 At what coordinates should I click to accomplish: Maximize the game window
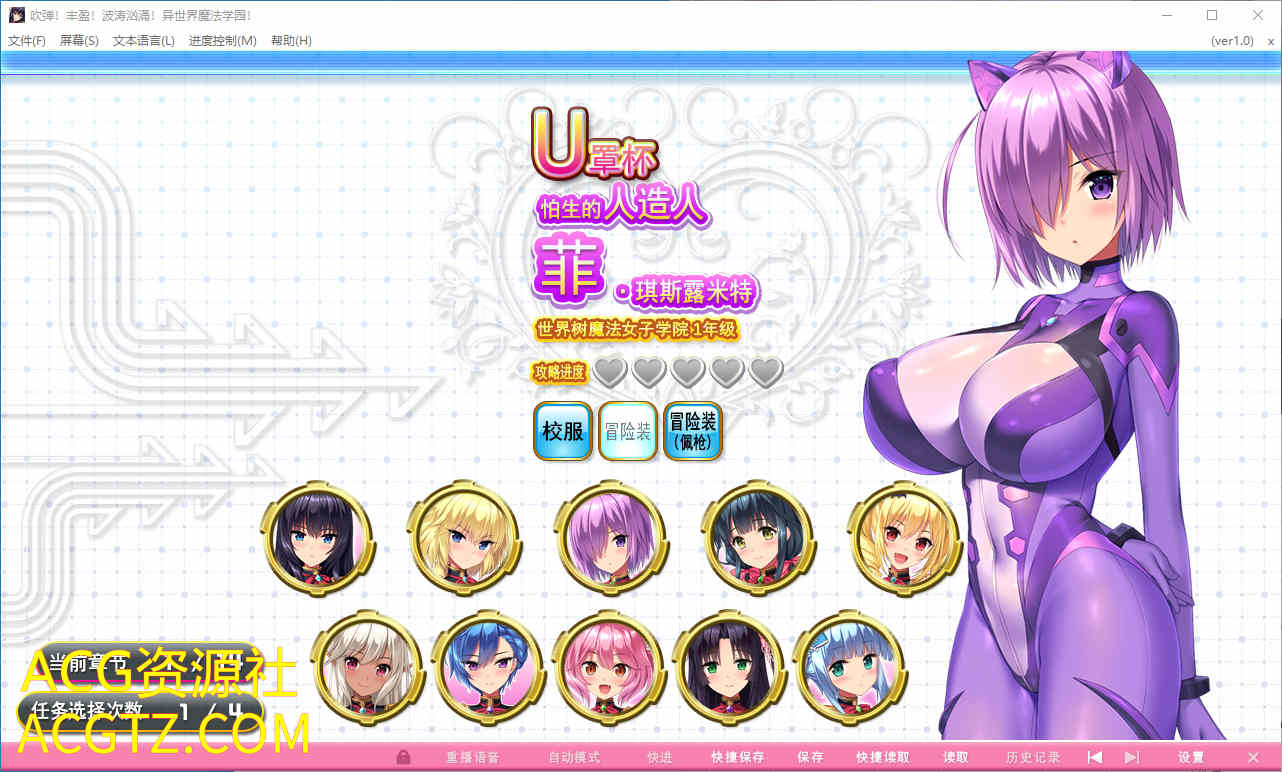(1212, 15)
